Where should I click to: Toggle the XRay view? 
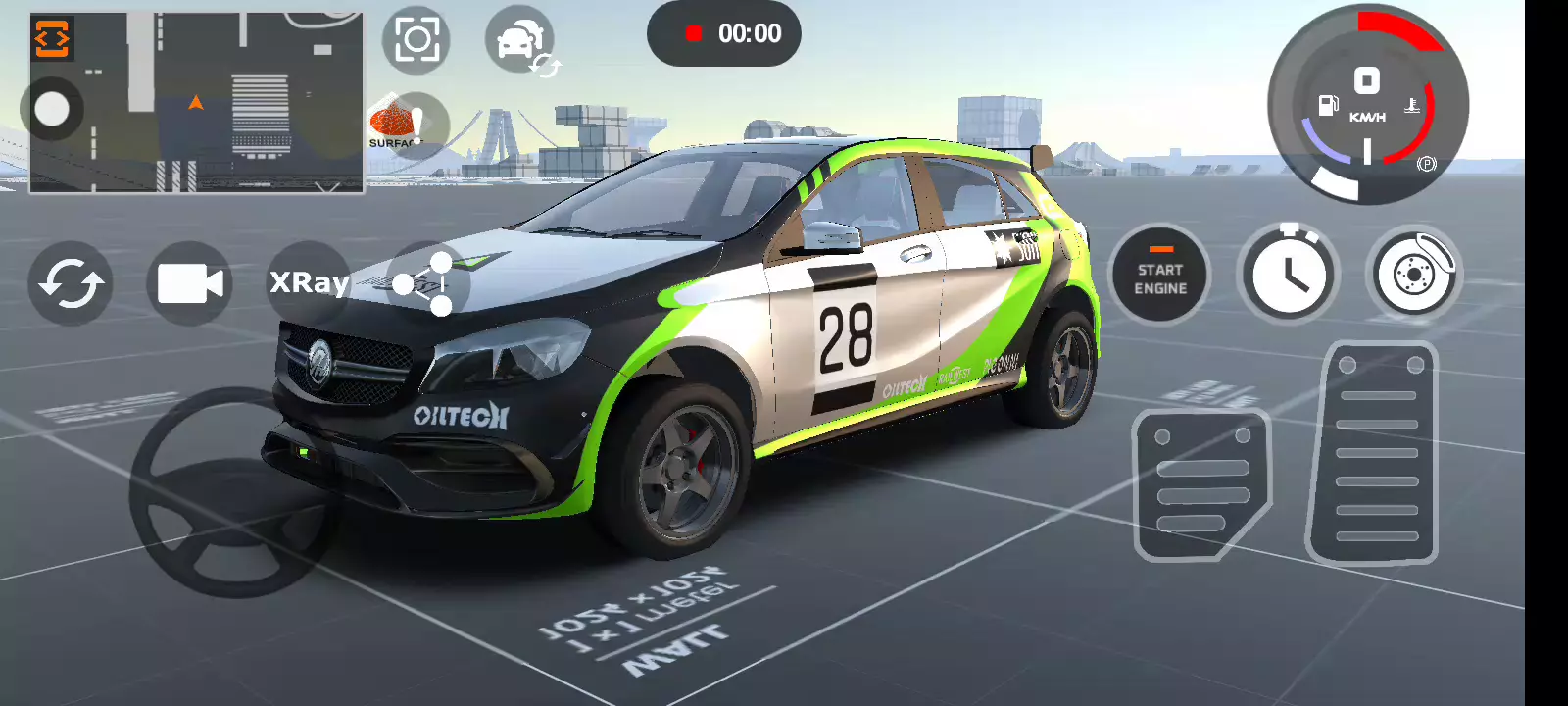[309, 282]
